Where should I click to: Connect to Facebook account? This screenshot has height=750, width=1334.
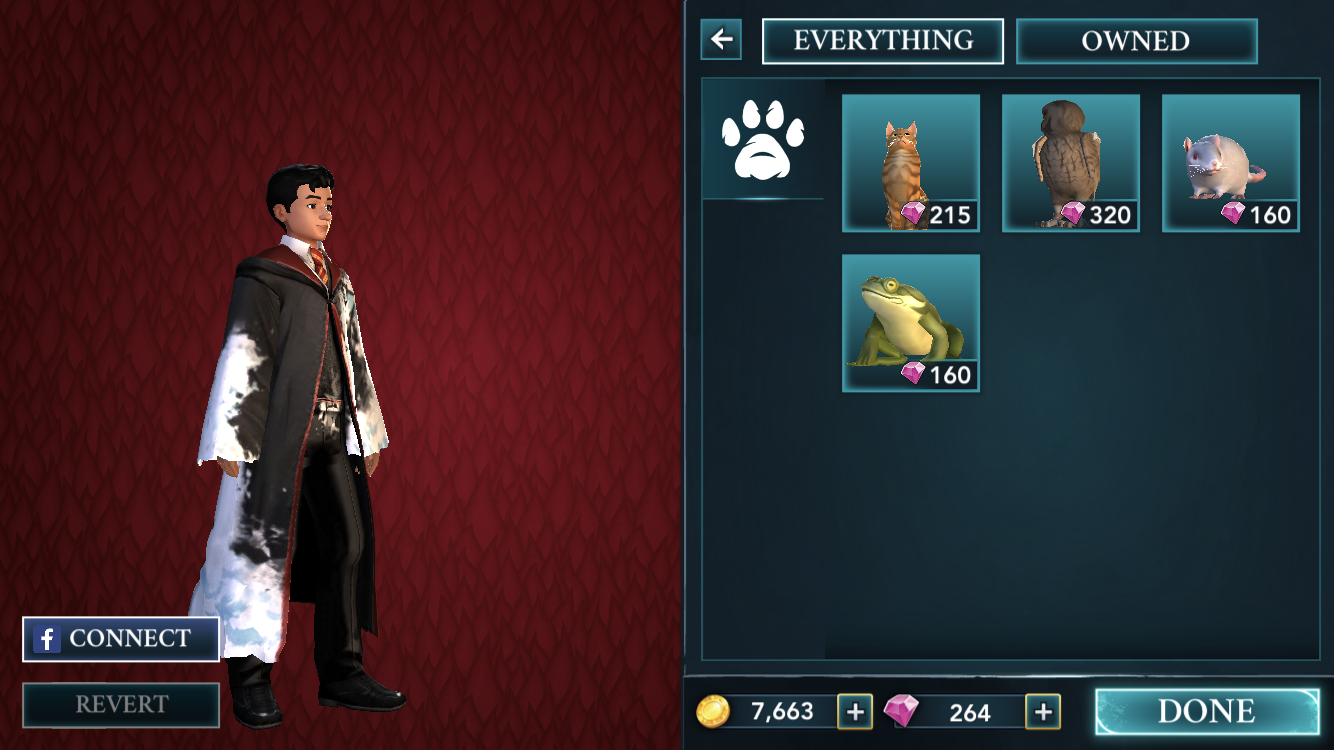tap(121, 639)
